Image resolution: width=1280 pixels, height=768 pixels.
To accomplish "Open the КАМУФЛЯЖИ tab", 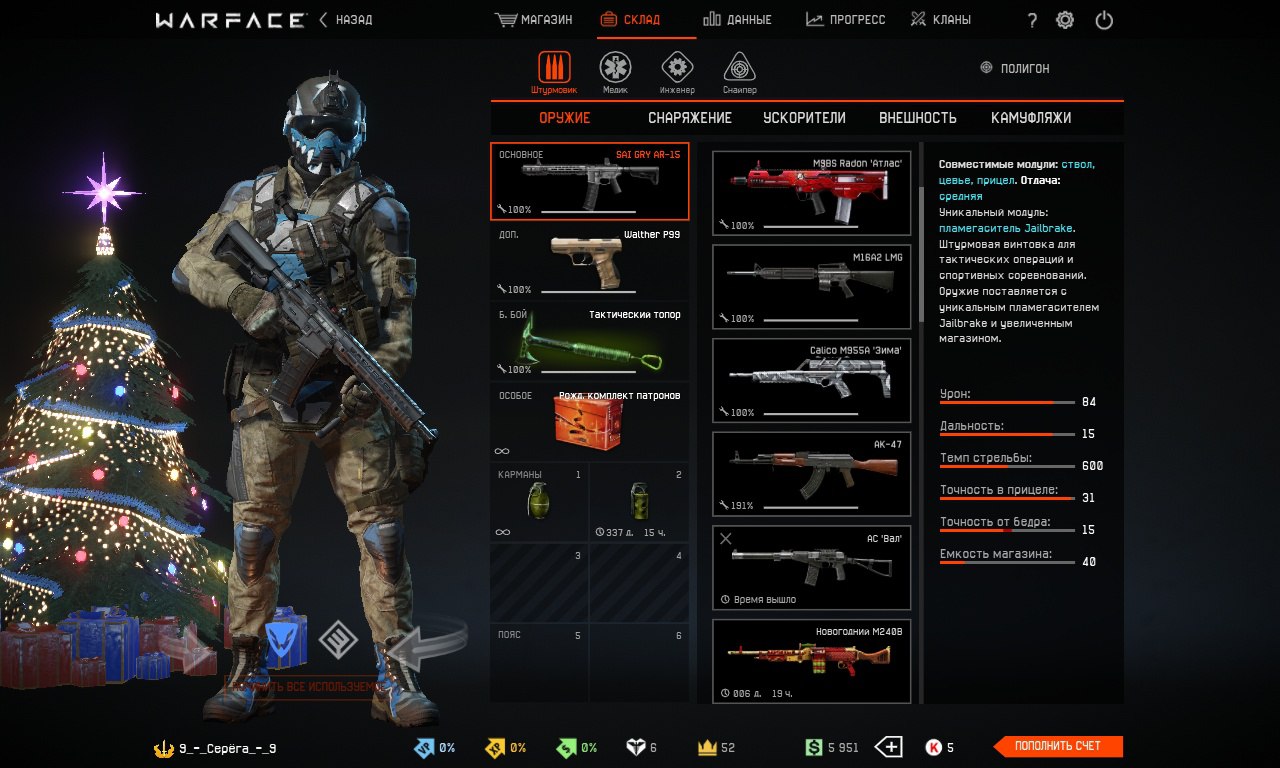I will 1031,118.
